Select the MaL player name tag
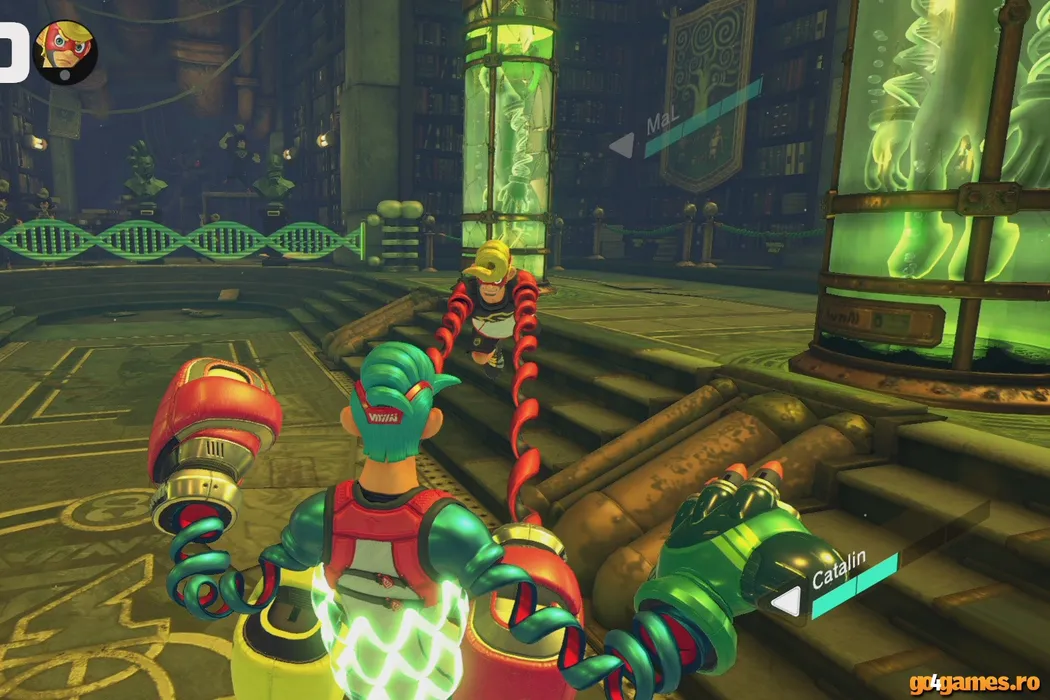This screenshot has width=1050, height=700. tap(660, 125)
